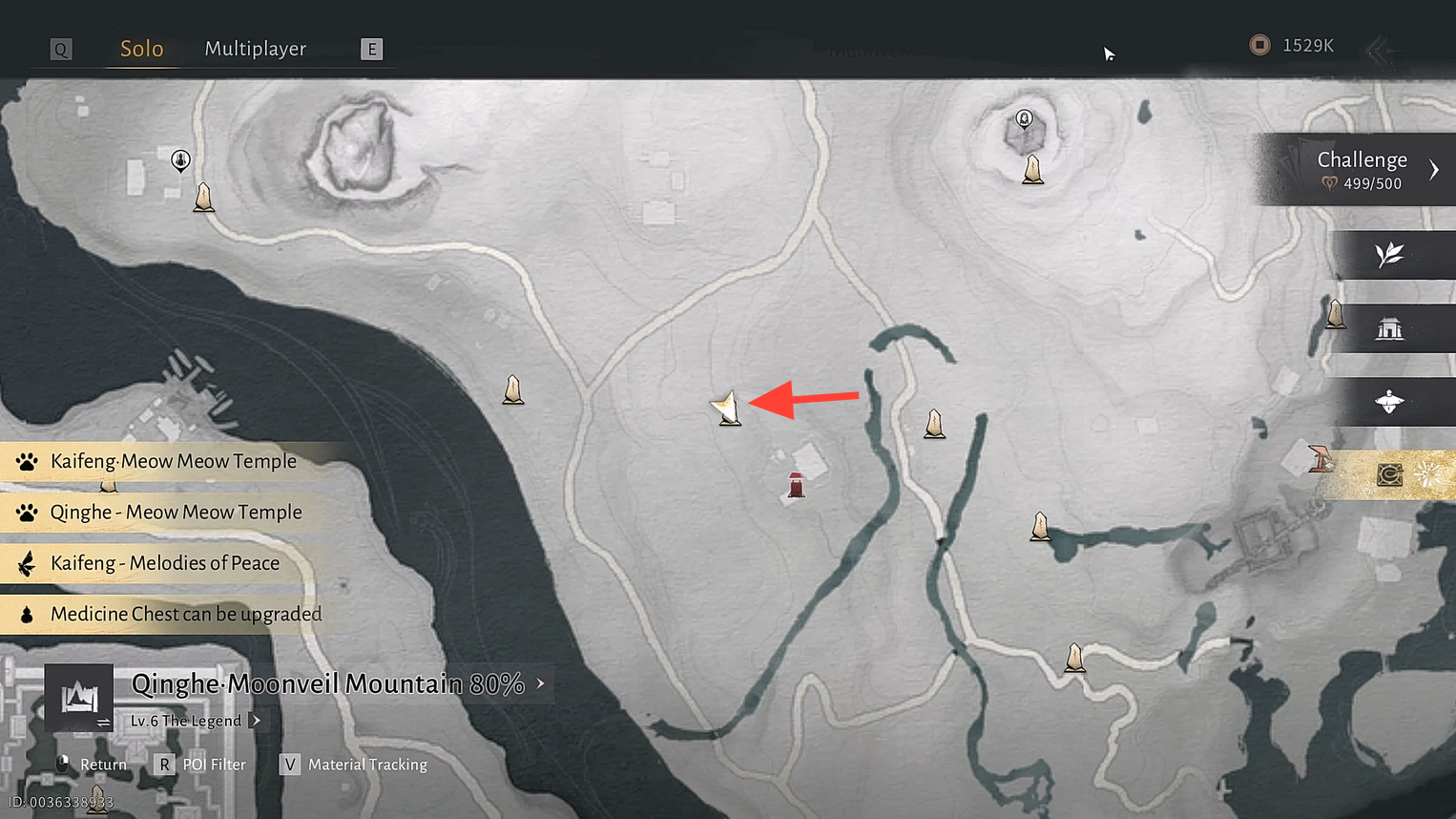Select the pavilion gate map category

tap(1389, 329)
